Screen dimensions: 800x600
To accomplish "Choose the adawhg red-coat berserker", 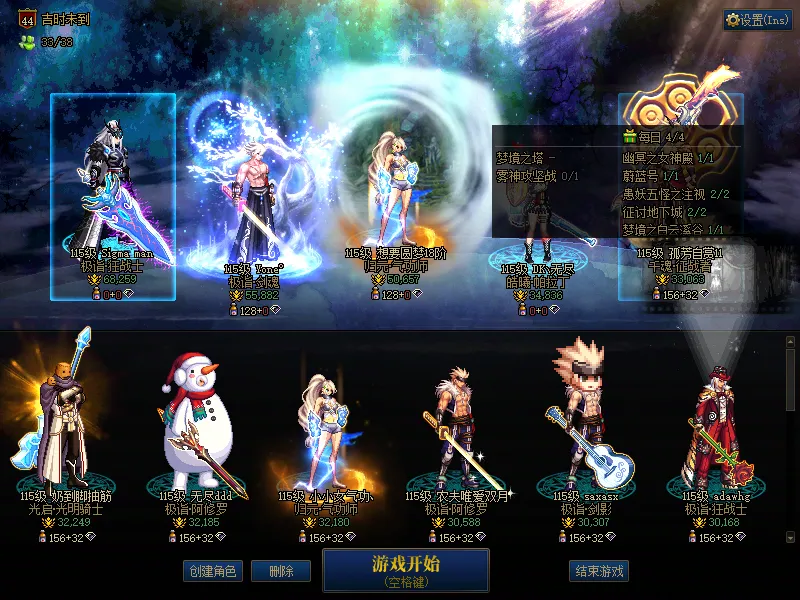I will pyautogui.click(x=714, y=430).
